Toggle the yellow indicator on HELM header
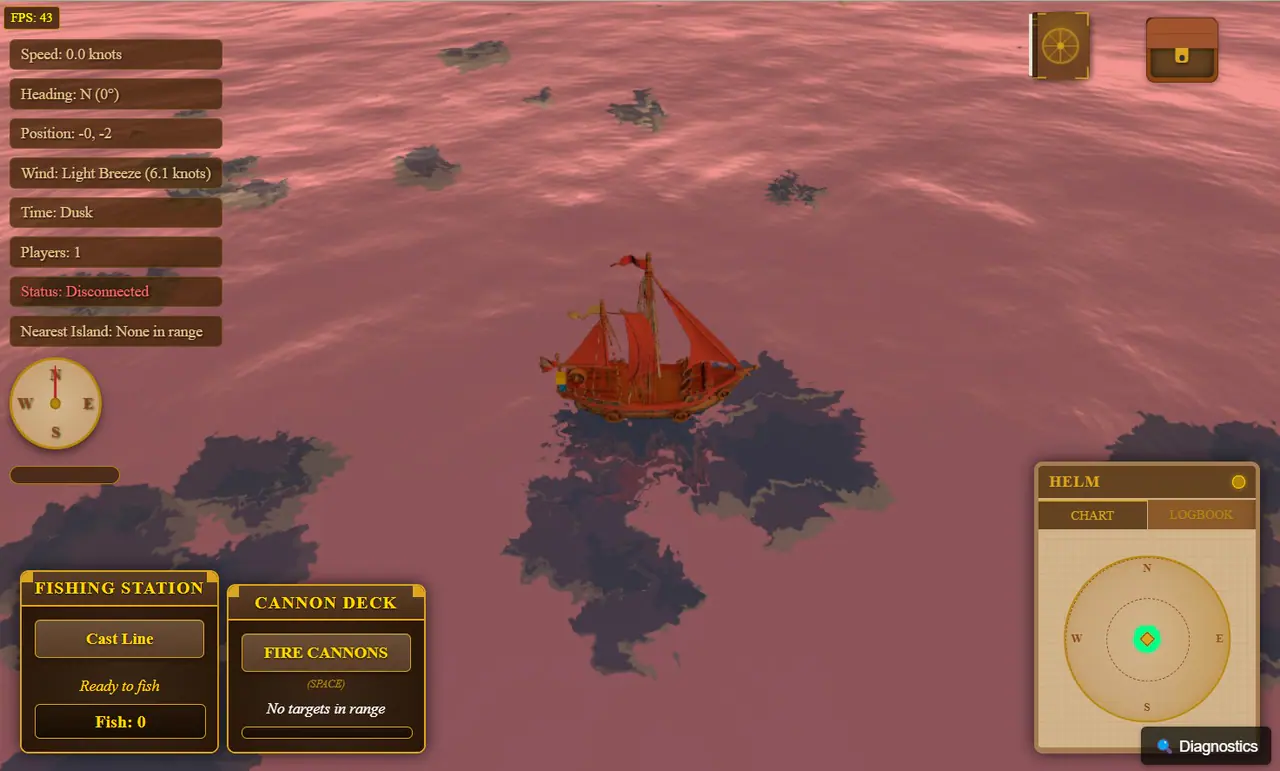The image size is (1280, 771). click(x=1240, y=481)
